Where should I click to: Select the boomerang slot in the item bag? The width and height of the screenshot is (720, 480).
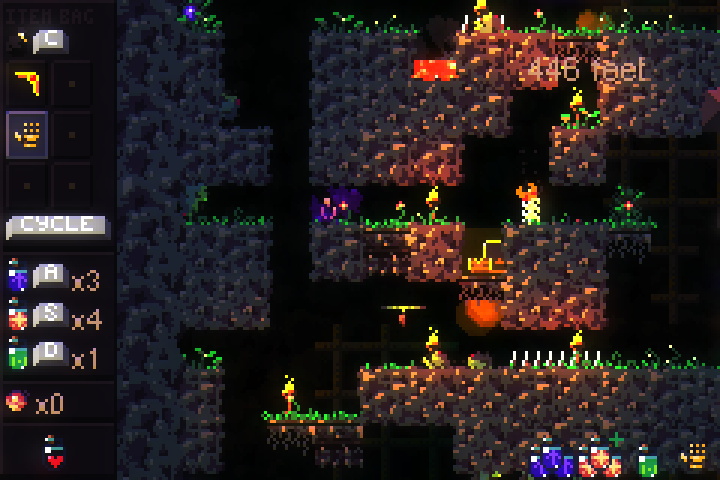(27, 83)
